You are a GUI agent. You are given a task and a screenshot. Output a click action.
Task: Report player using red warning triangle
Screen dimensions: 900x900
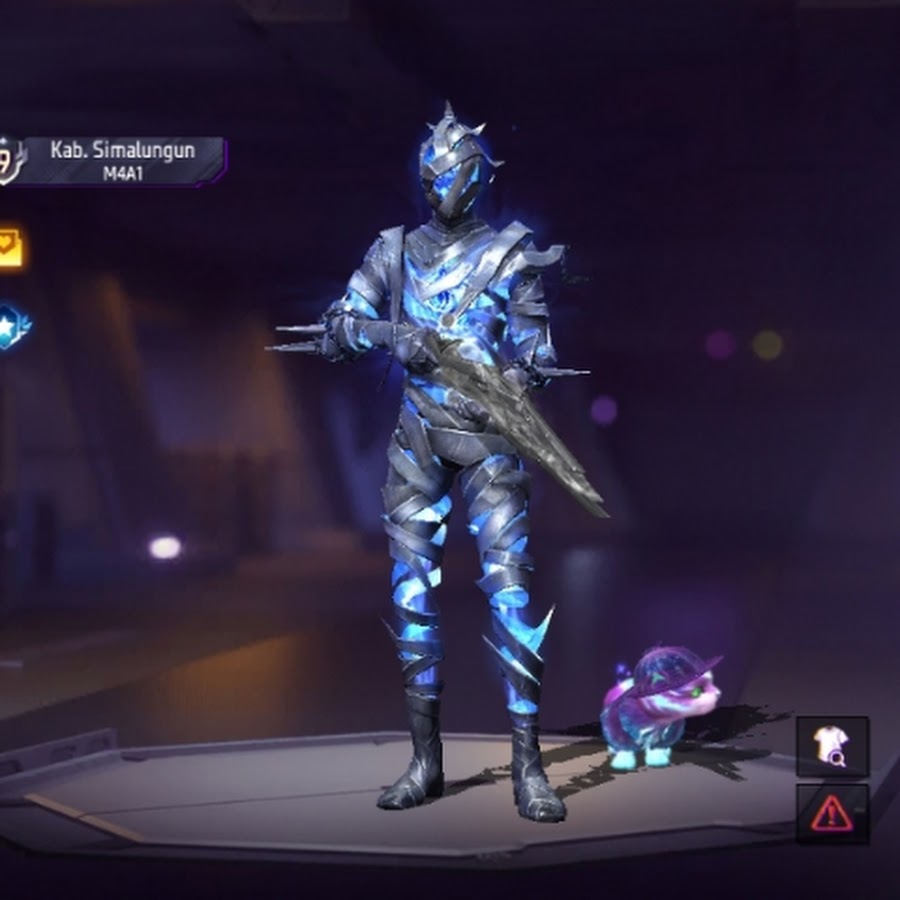pos(831,813)
